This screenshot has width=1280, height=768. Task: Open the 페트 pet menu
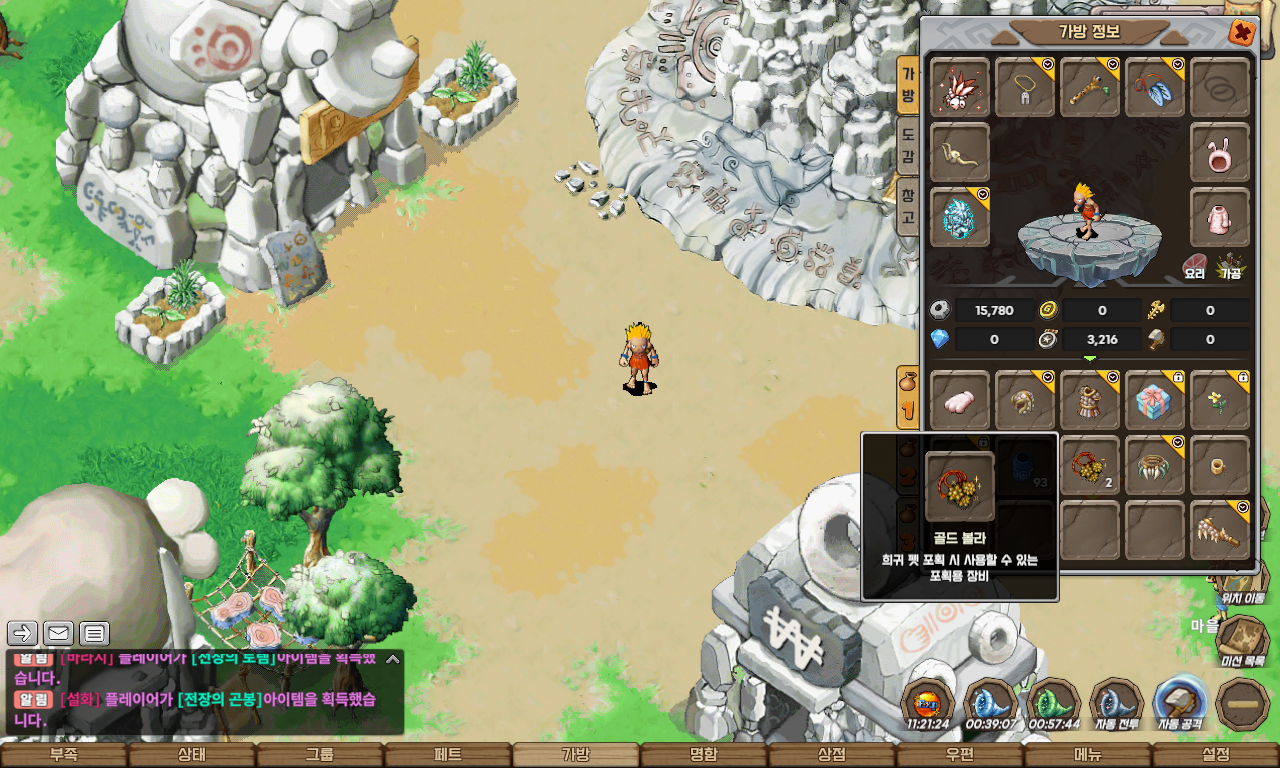[448, 755]
